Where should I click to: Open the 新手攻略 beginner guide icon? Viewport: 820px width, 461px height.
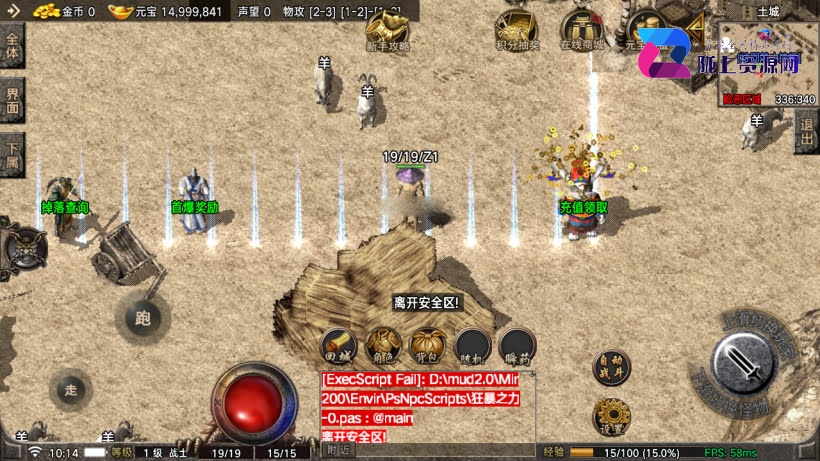(386, 32)
